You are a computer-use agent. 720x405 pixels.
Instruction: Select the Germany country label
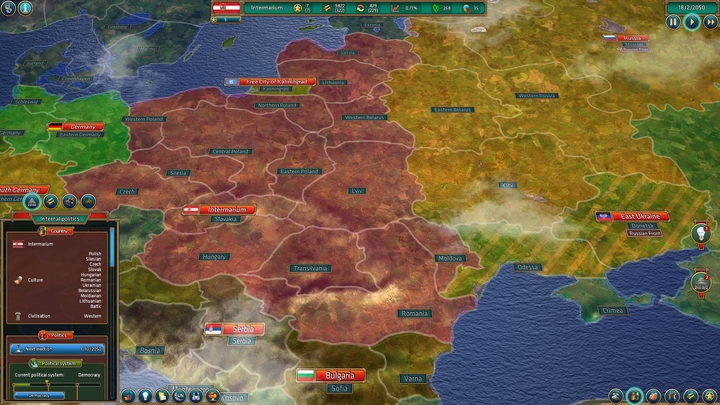(83, 127)
